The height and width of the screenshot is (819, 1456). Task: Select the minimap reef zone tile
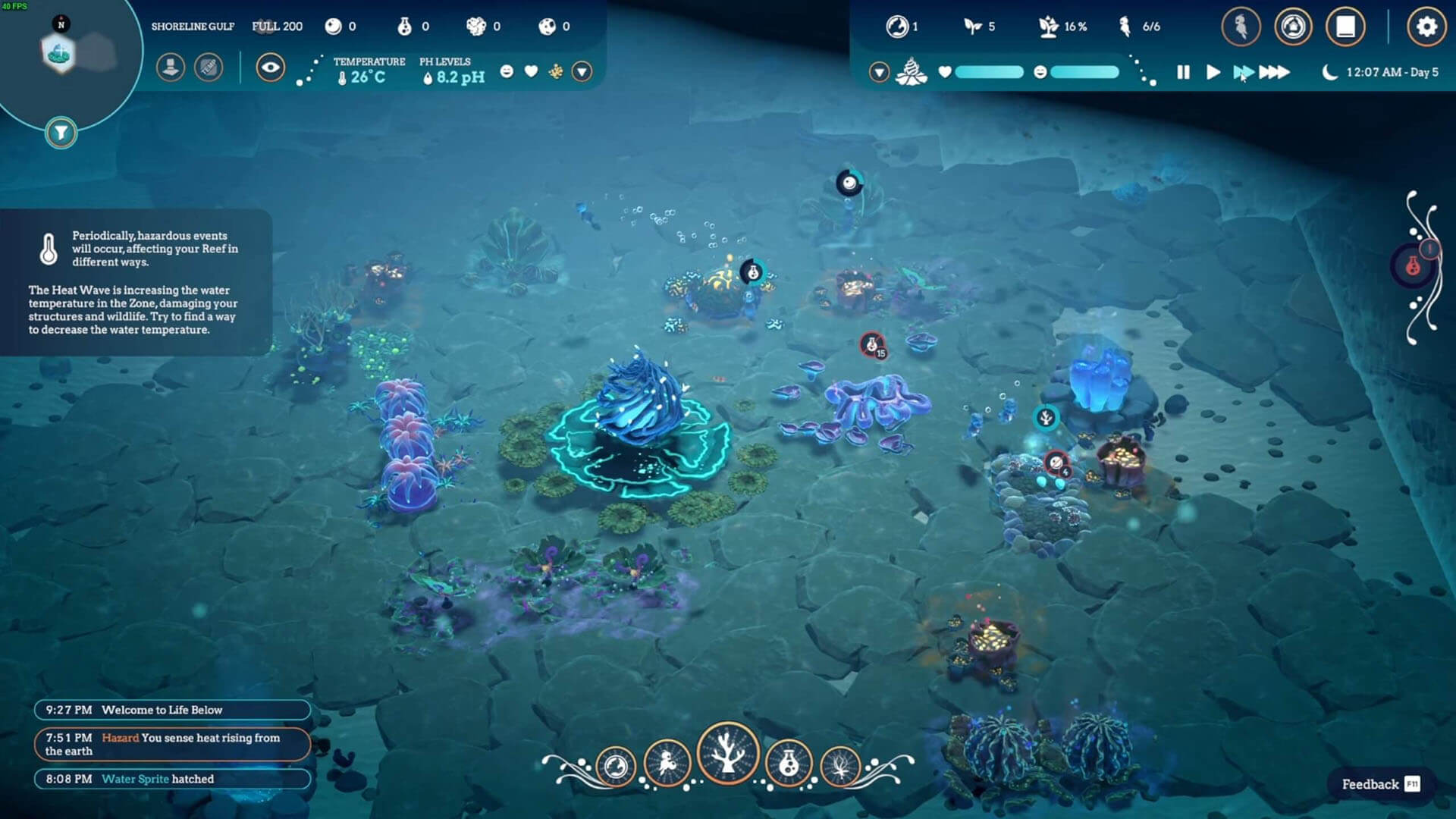pyautogui.click(x=58, y=53)
